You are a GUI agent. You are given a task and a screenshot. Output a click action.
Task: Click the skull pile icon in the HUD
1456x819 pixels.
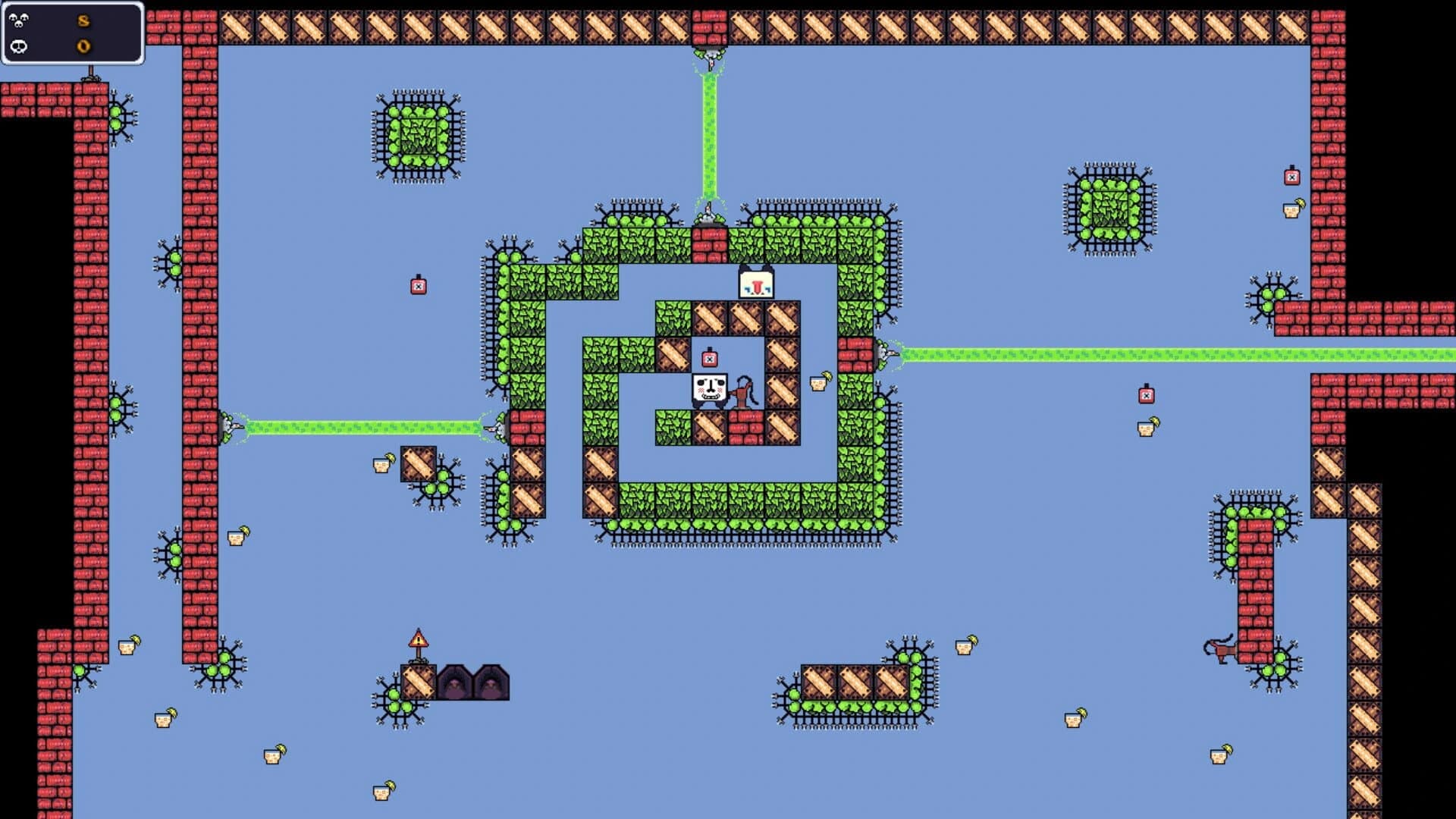click(x=19, y=20)
